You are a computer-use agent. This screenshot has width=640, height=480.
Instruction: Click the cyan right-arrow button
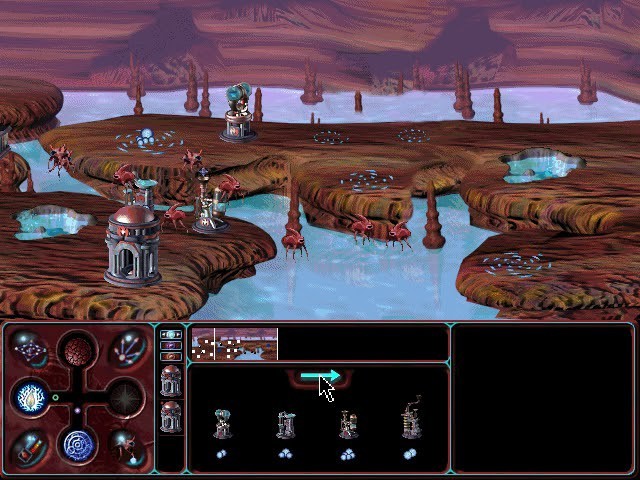click(320, 376)
